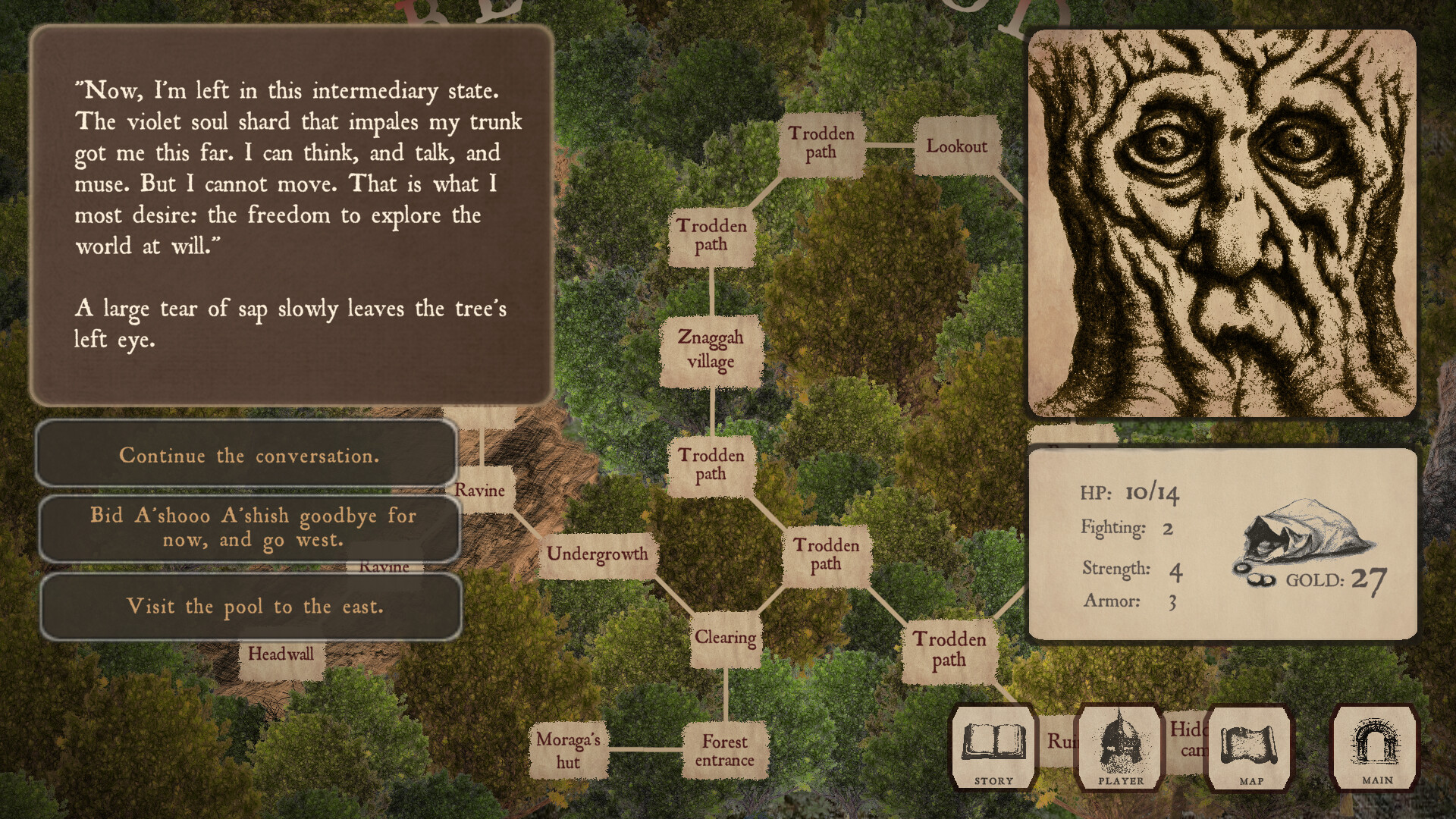The image size is (1456, 819).
Task: Select the Lookout location node
Action: click(x=959, y=148)
